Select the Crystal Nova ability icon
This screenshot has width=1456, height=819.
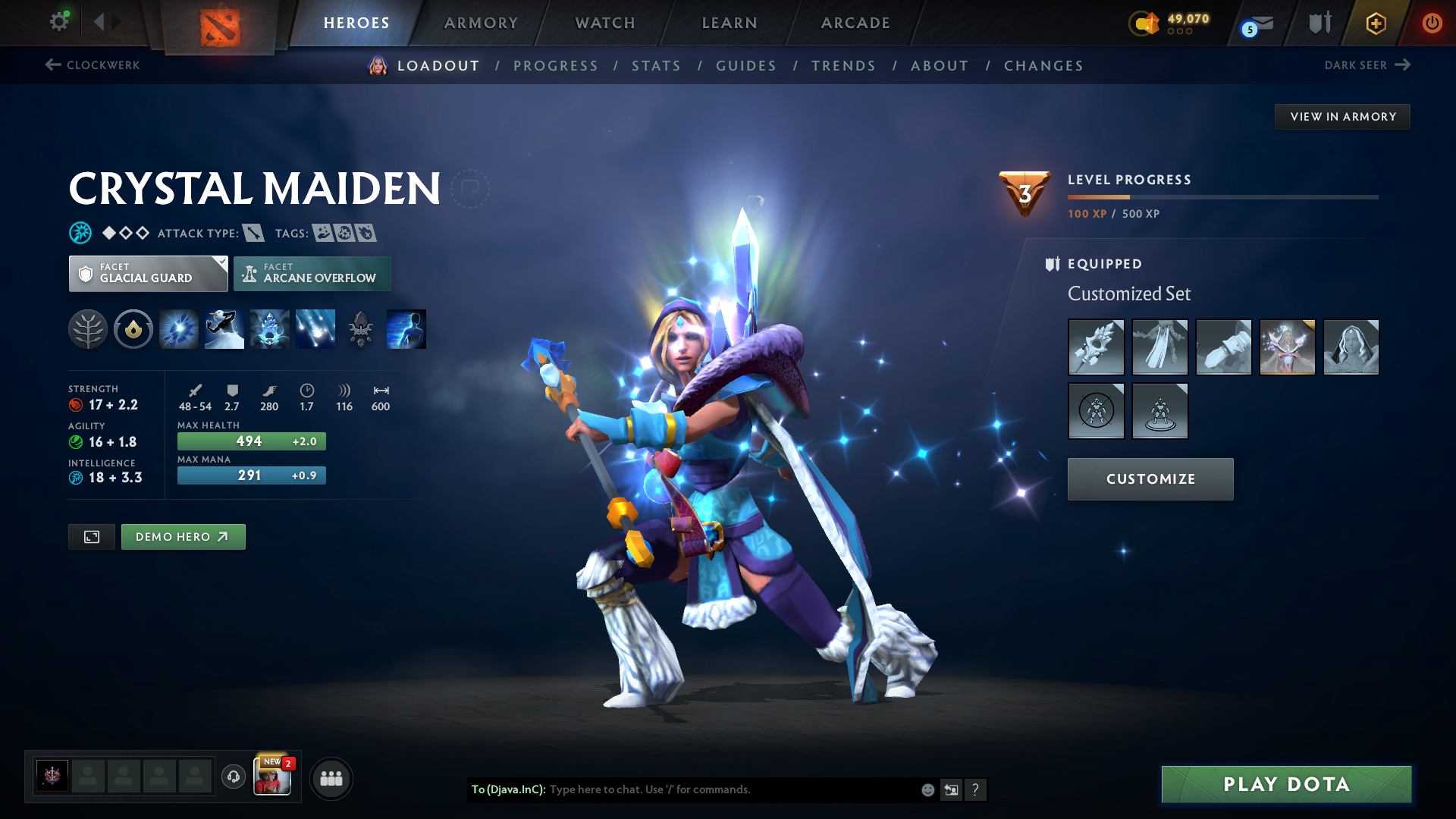click(x=179, y=329)
